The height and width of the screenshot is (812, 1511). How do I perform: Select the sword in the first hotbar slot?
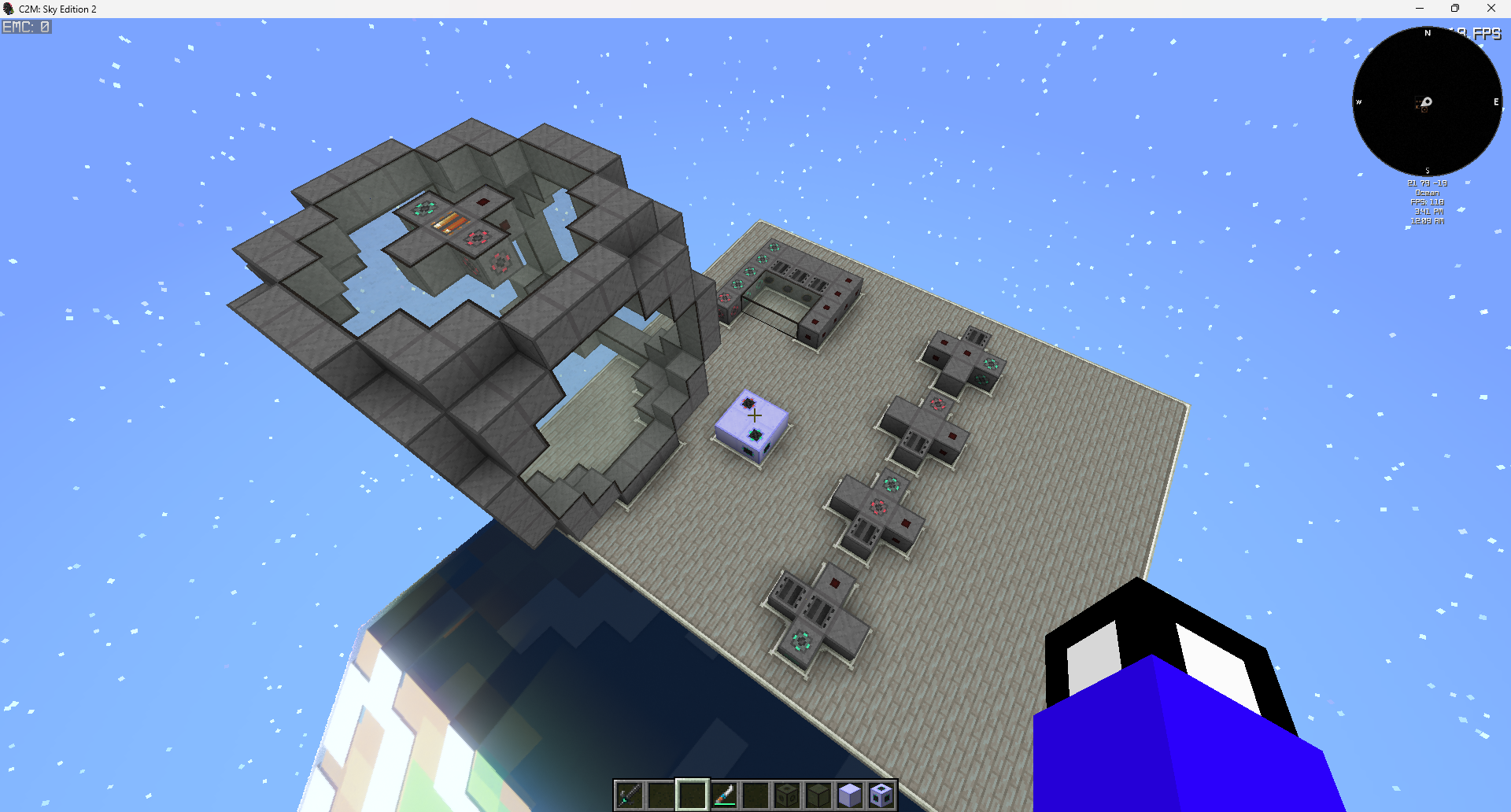click(630, 795)
